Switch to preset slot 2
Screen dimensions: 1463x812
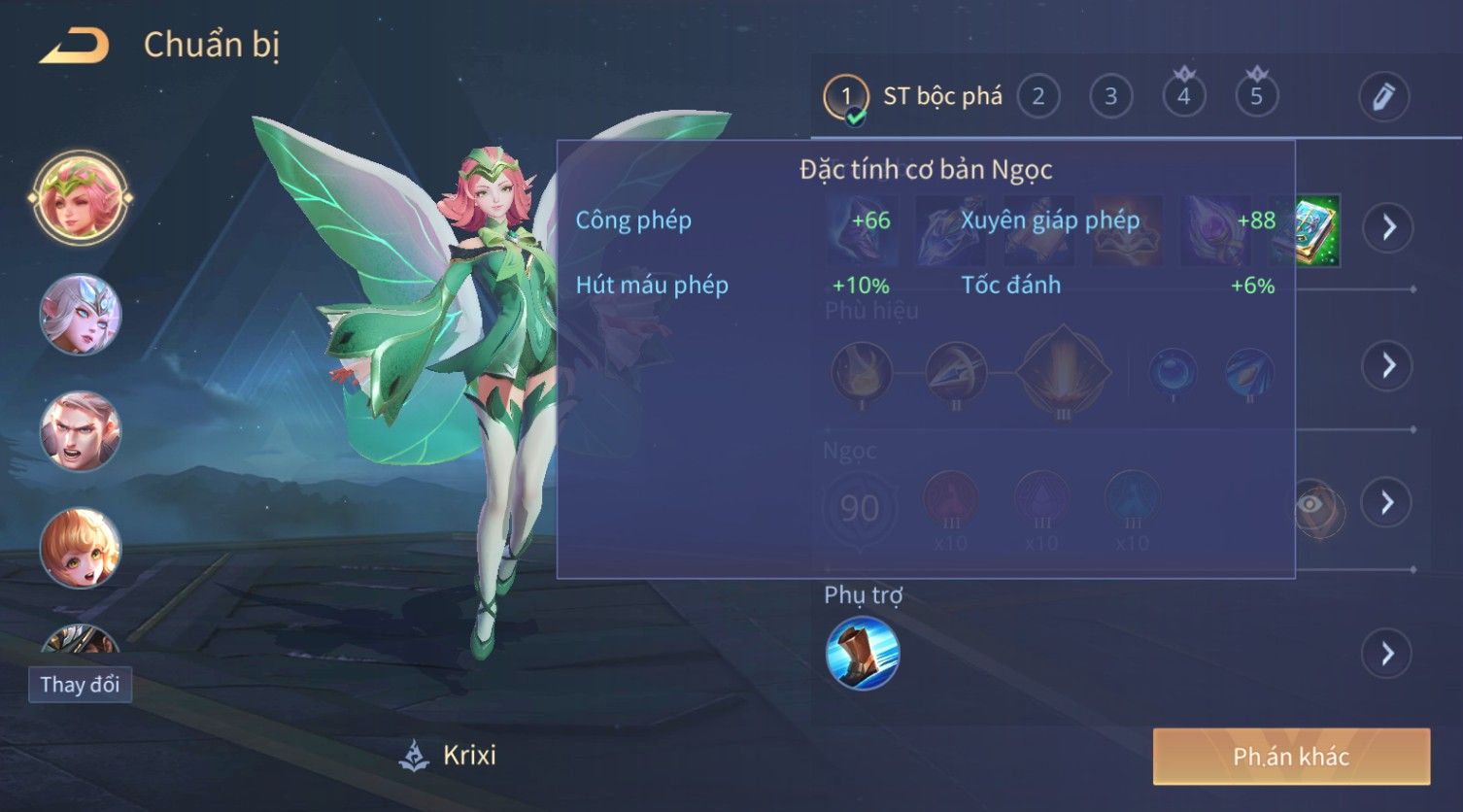(x=1038, y=96)
